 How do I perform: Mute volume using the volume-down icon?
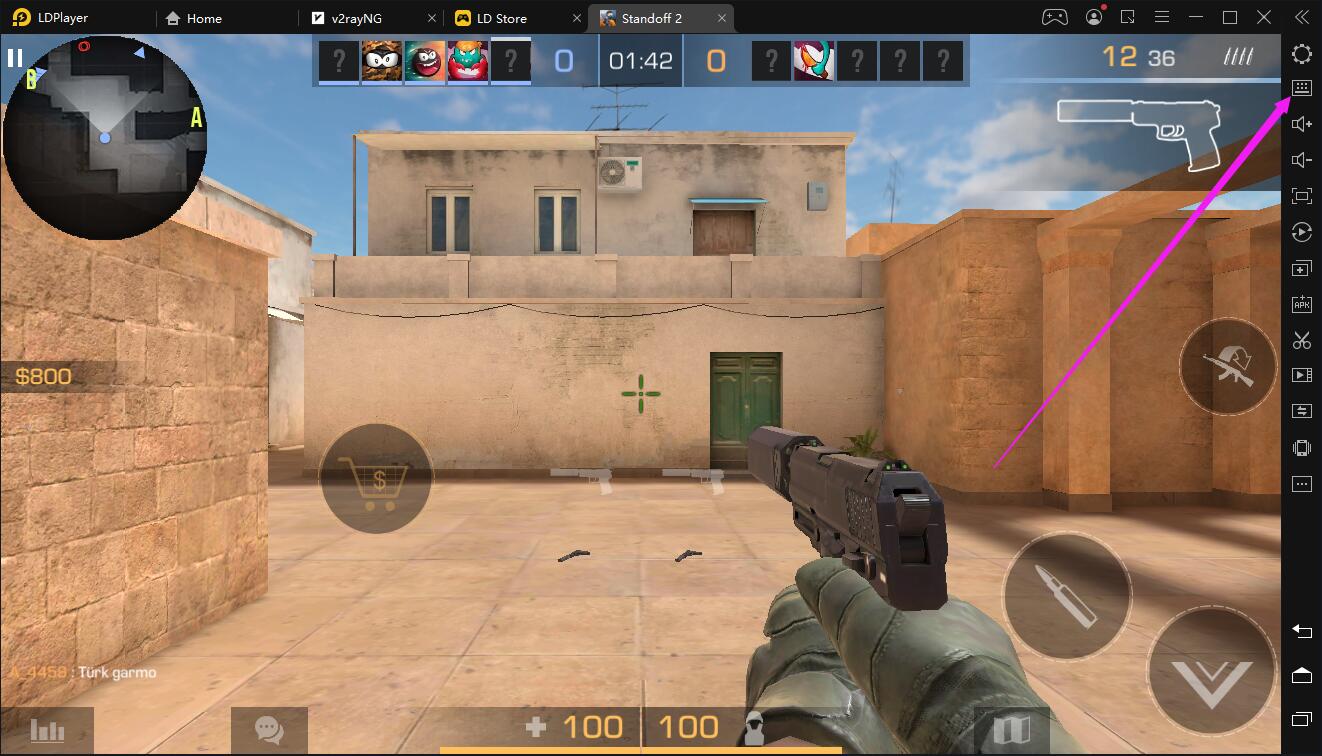tap(1301, 159)
